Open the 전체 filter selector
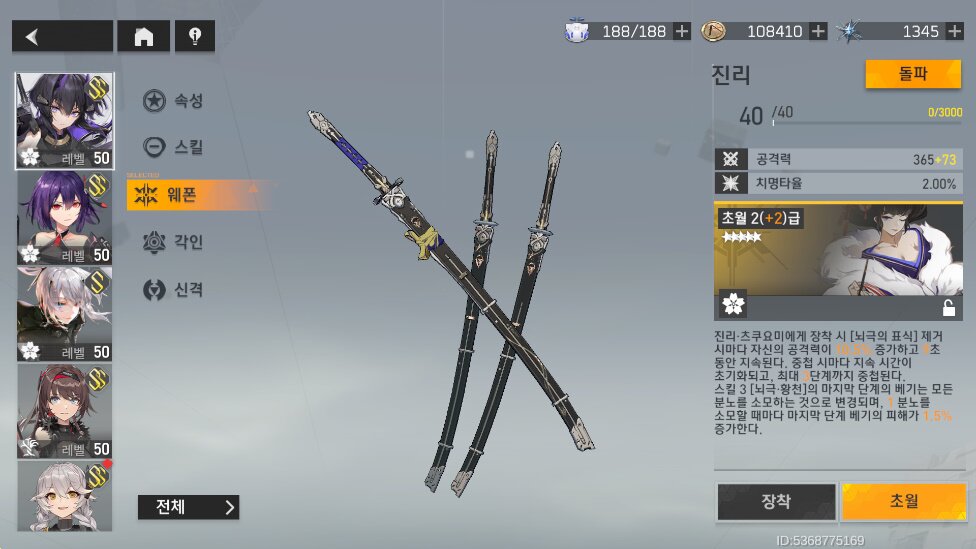The height and width of the screenshot is (549, 976). [189, 507]
